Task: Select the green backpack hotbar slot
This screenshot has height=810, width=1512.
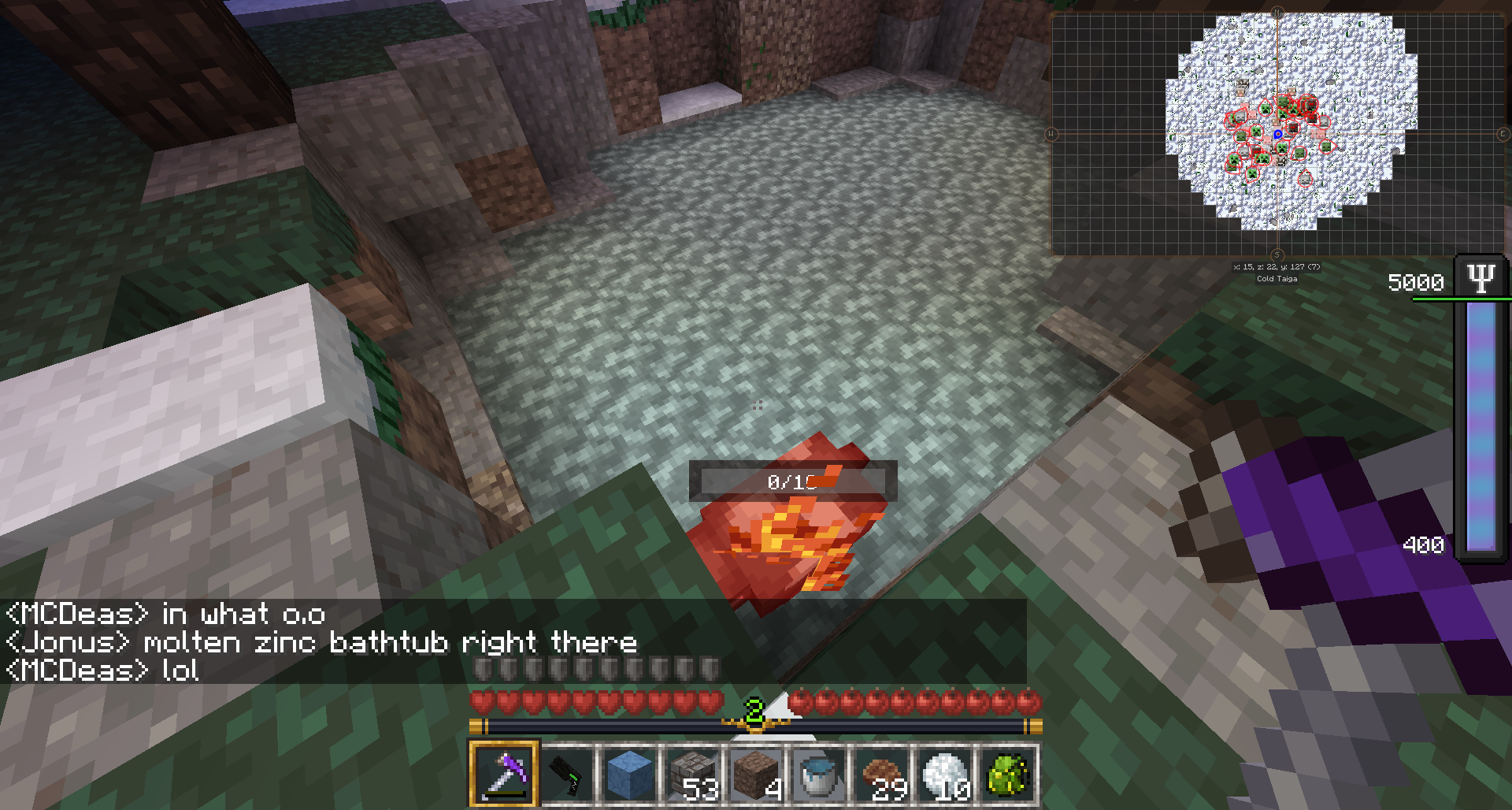Action: [x=1008, y=774]
